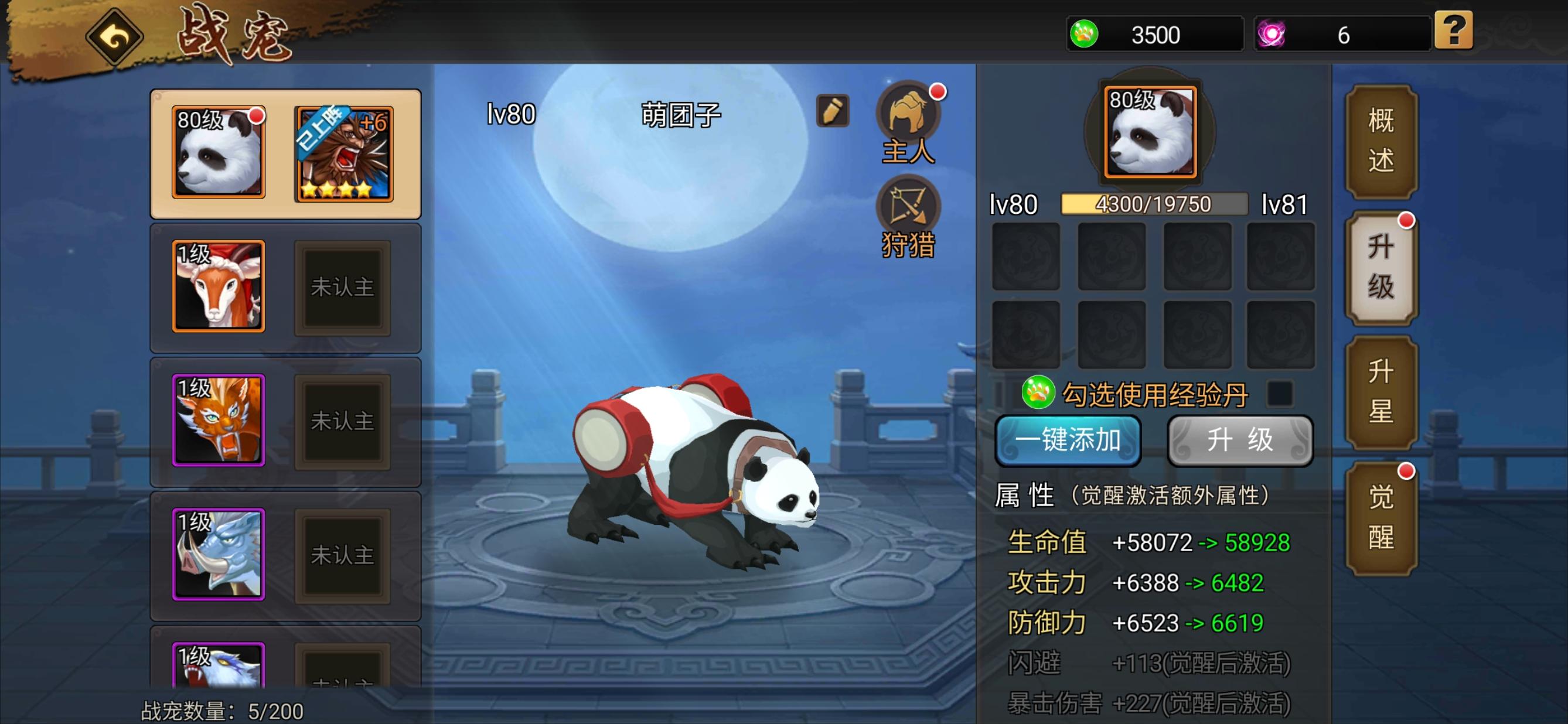
Task: Open the pencil icon to rename 萌团子
Action: (833, 112)
